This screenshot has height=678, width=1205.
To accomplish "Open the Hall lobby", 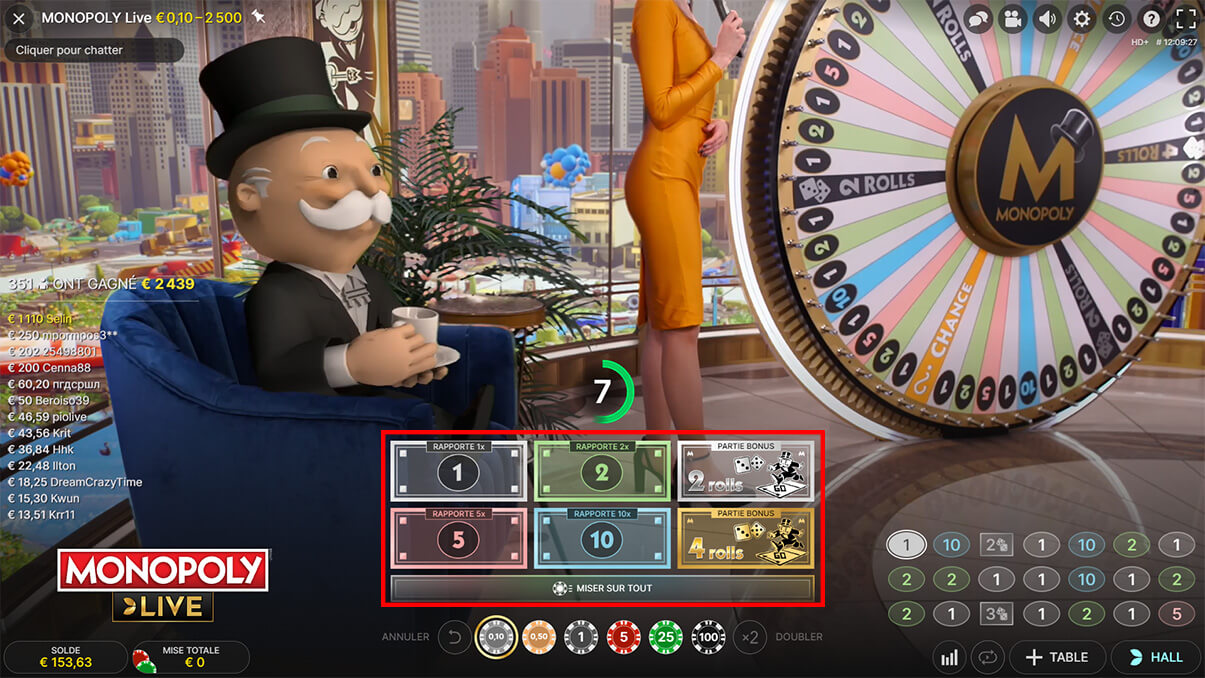I will coord(1155,657).
